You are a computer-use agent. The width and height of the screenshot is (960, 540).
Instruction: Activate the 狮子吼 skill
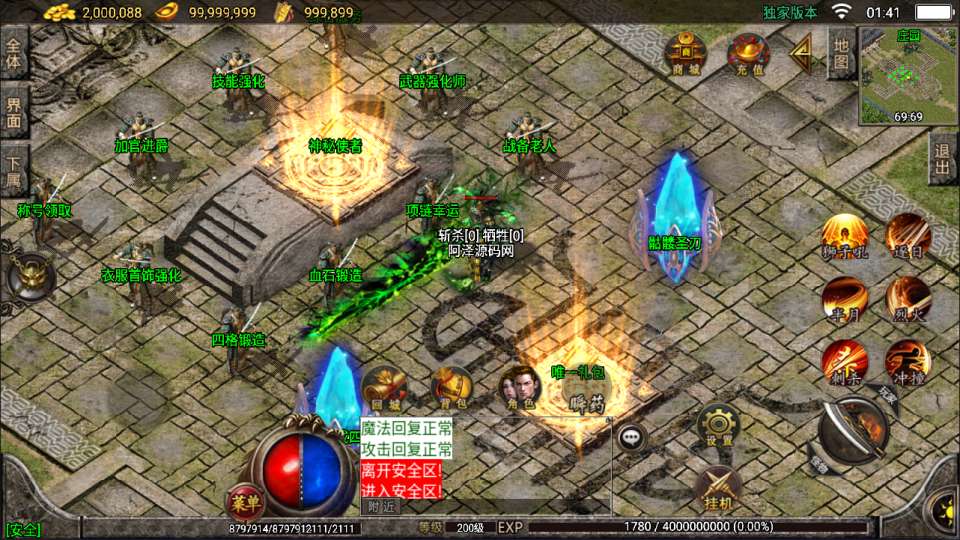tap(844, 237)
